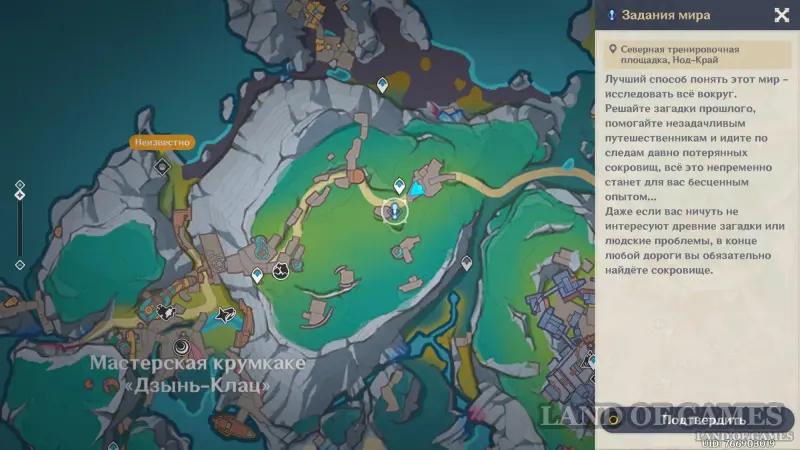800x450 pixels.
Task: Zoom the map out with the bottom slider button
Action: tap(19, 264)
